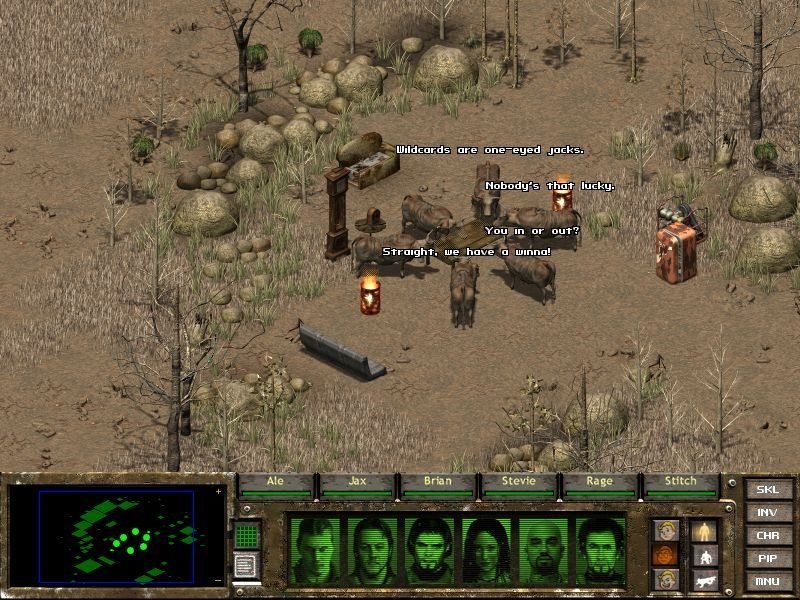
Task: Click the Ale name tab
Action: tap(276, 482)
